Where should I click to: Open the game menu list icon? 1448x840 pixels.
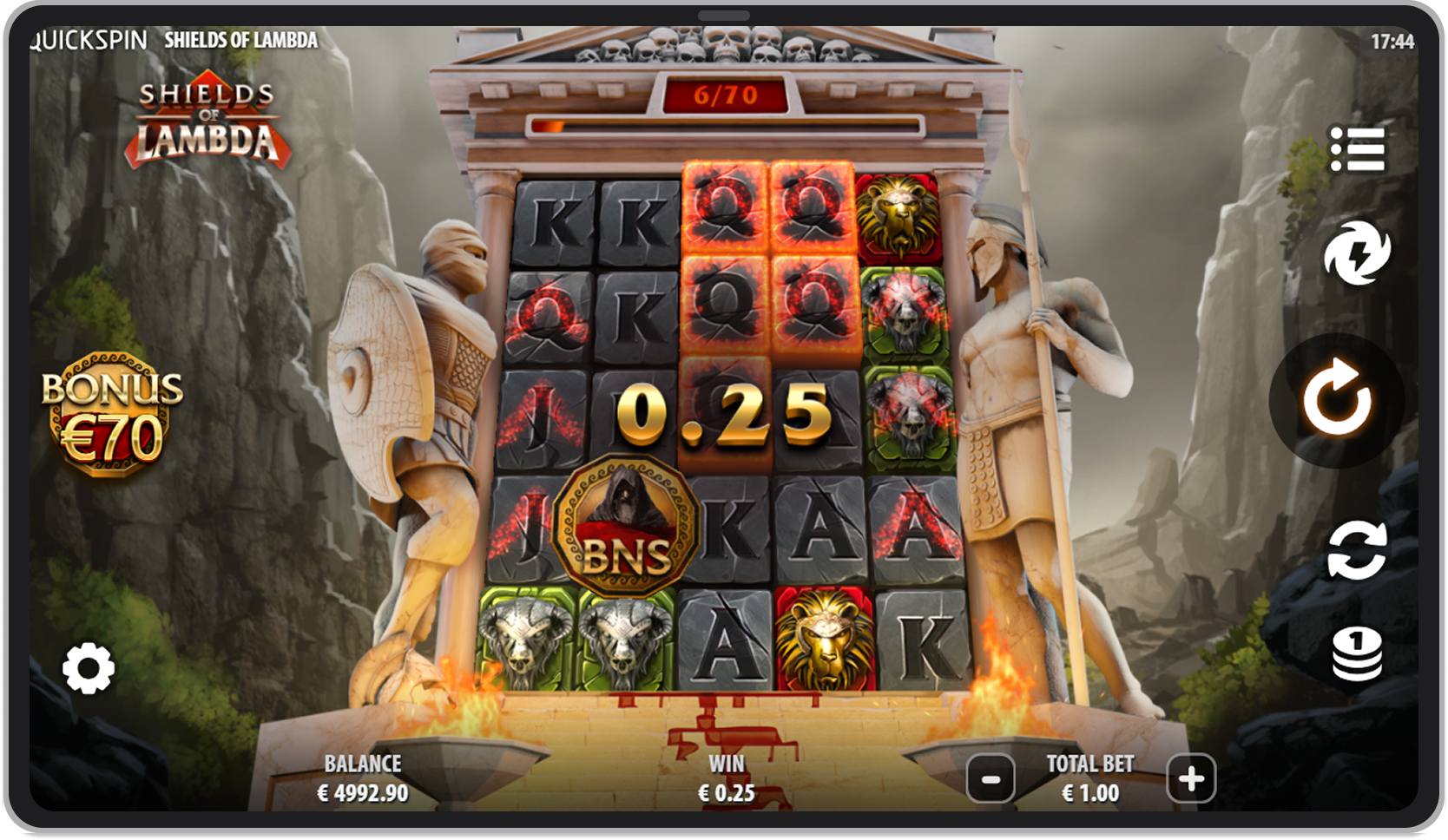1360,150
